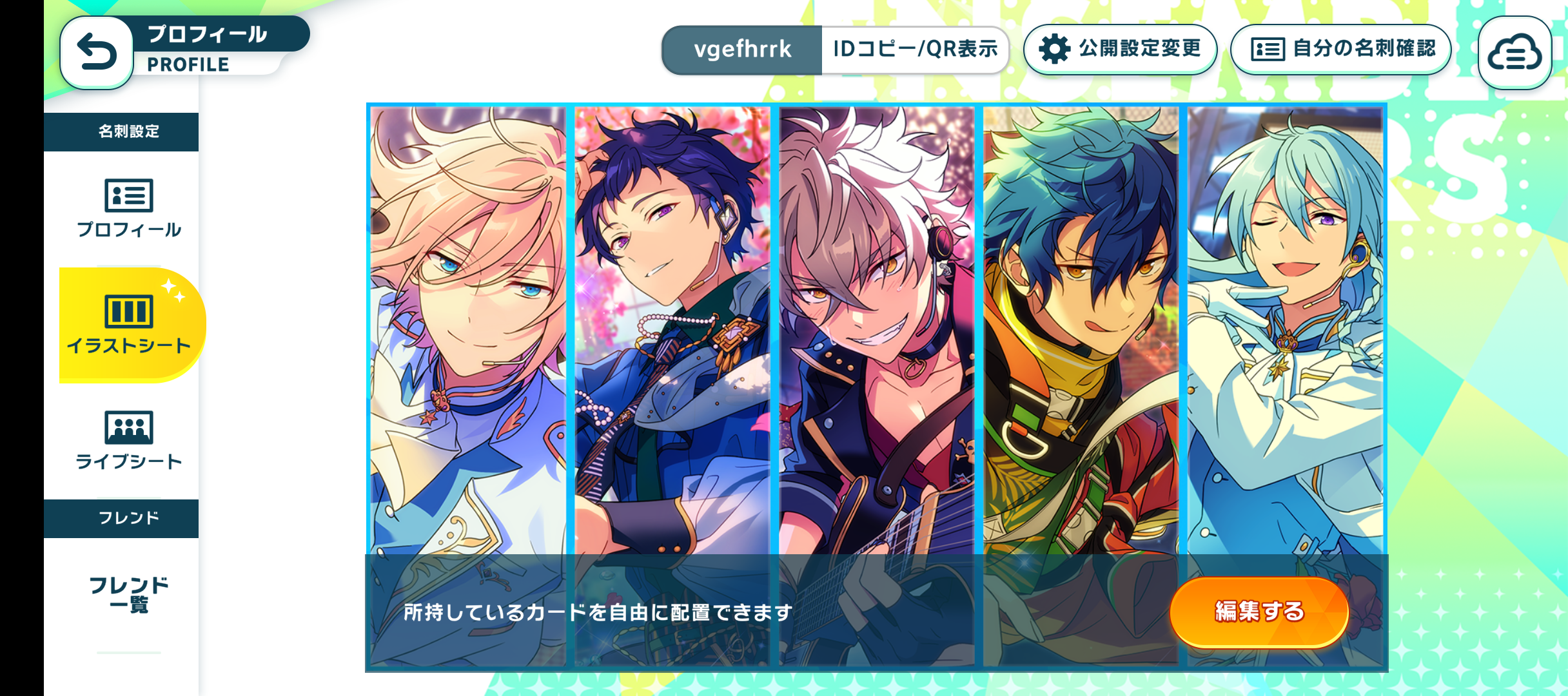This screenshot has width=1568, height=696.
Task: Open 公開設定変更 privacy settings
Action: [x=1120, y=49]
